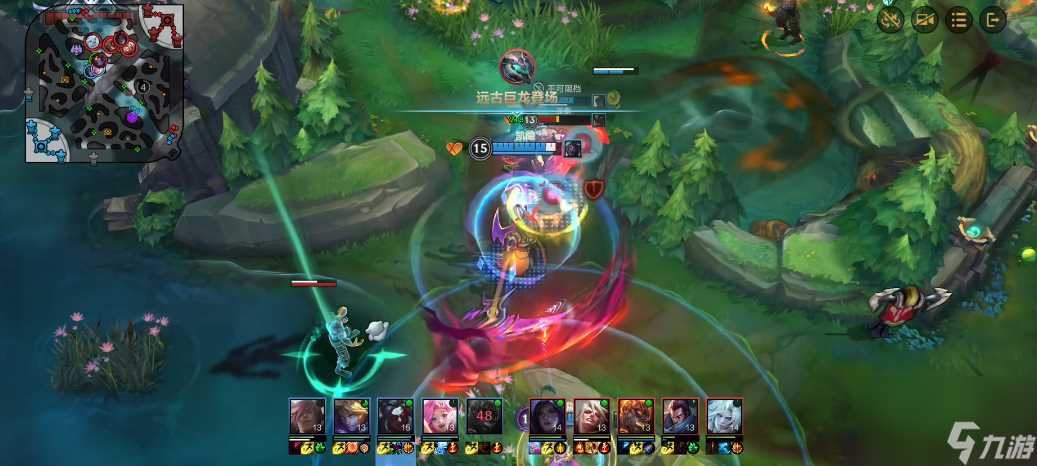The image size is (1037, 466).
Task: Select the orange beast champion portrait
Action: click(x=634, y=417)
